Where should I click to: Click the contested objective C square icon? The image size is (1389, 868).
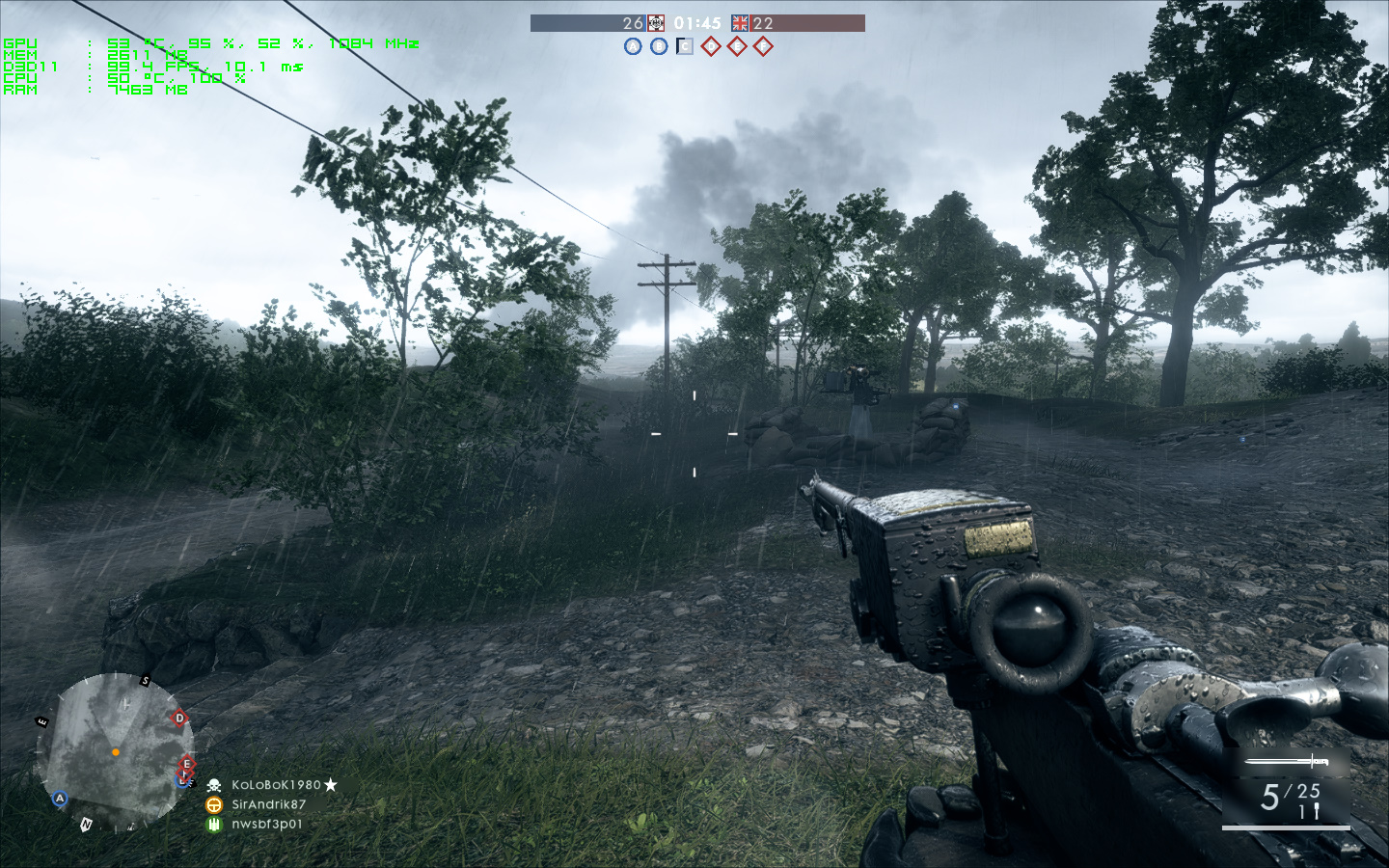click(685, 46)
